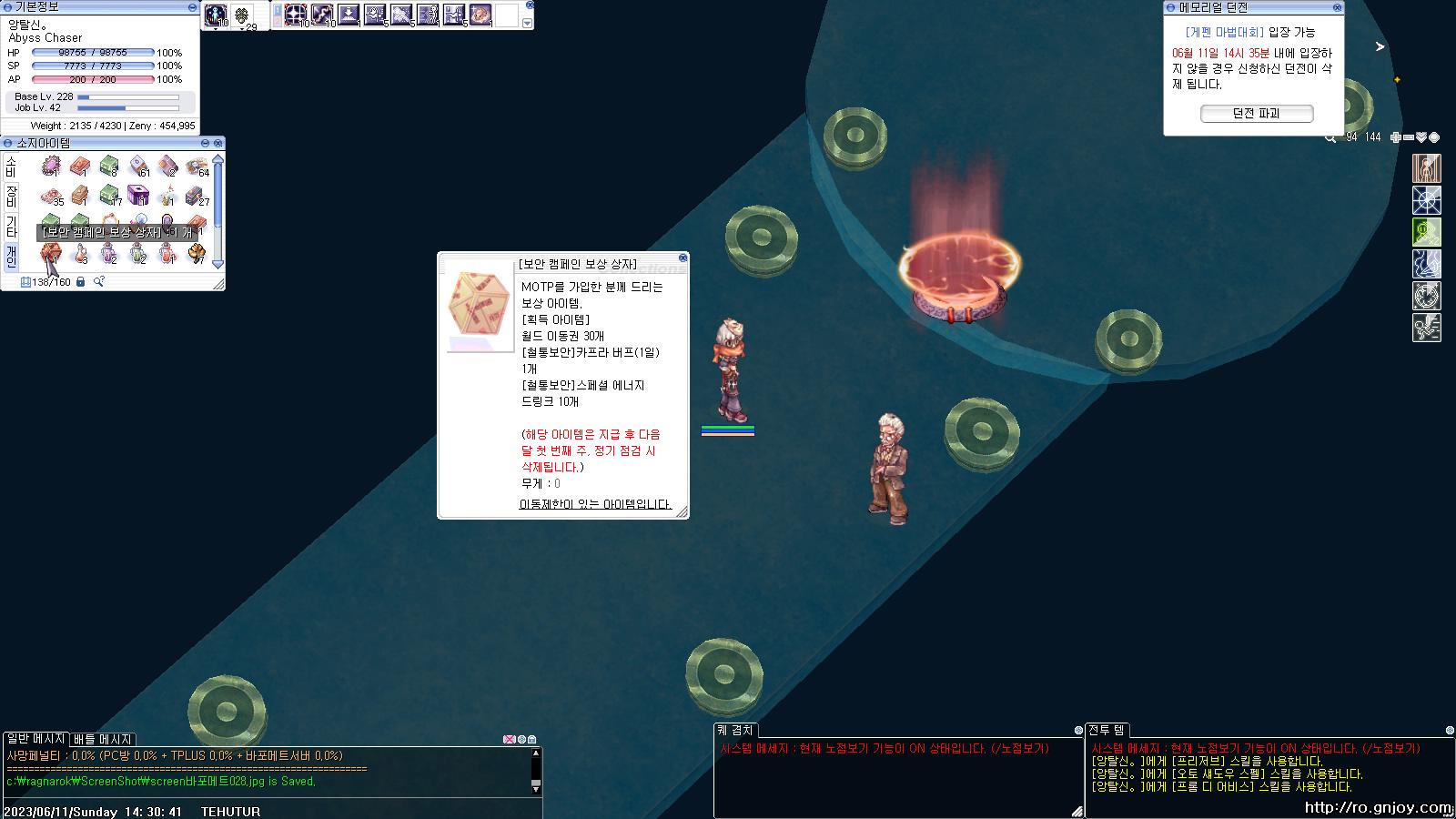
Task: Select the 보안 캠페인 보상 상자 box in inventory
Action: point(50,254)
